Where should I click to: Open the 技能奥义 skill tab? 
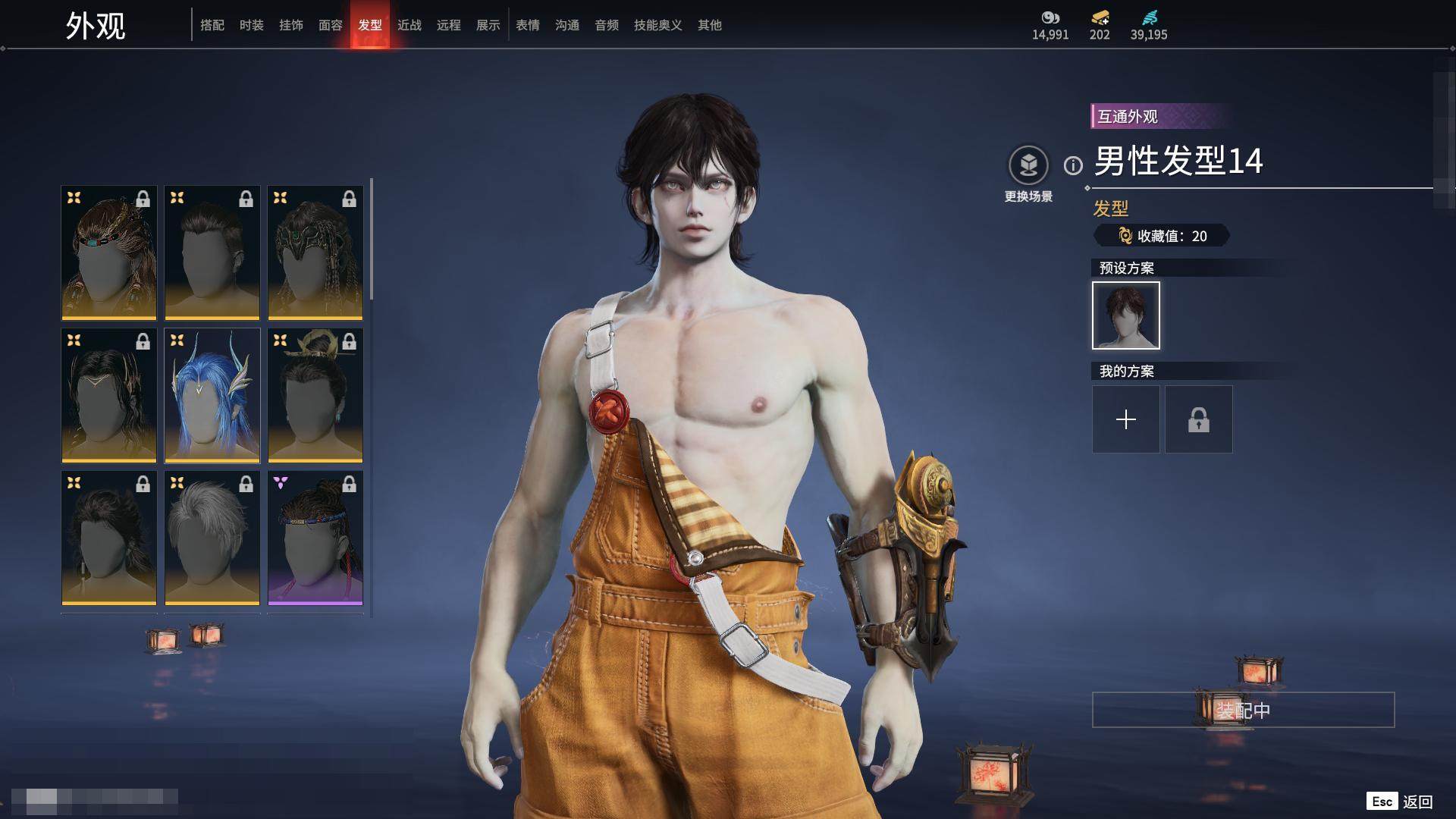point(658,25)
